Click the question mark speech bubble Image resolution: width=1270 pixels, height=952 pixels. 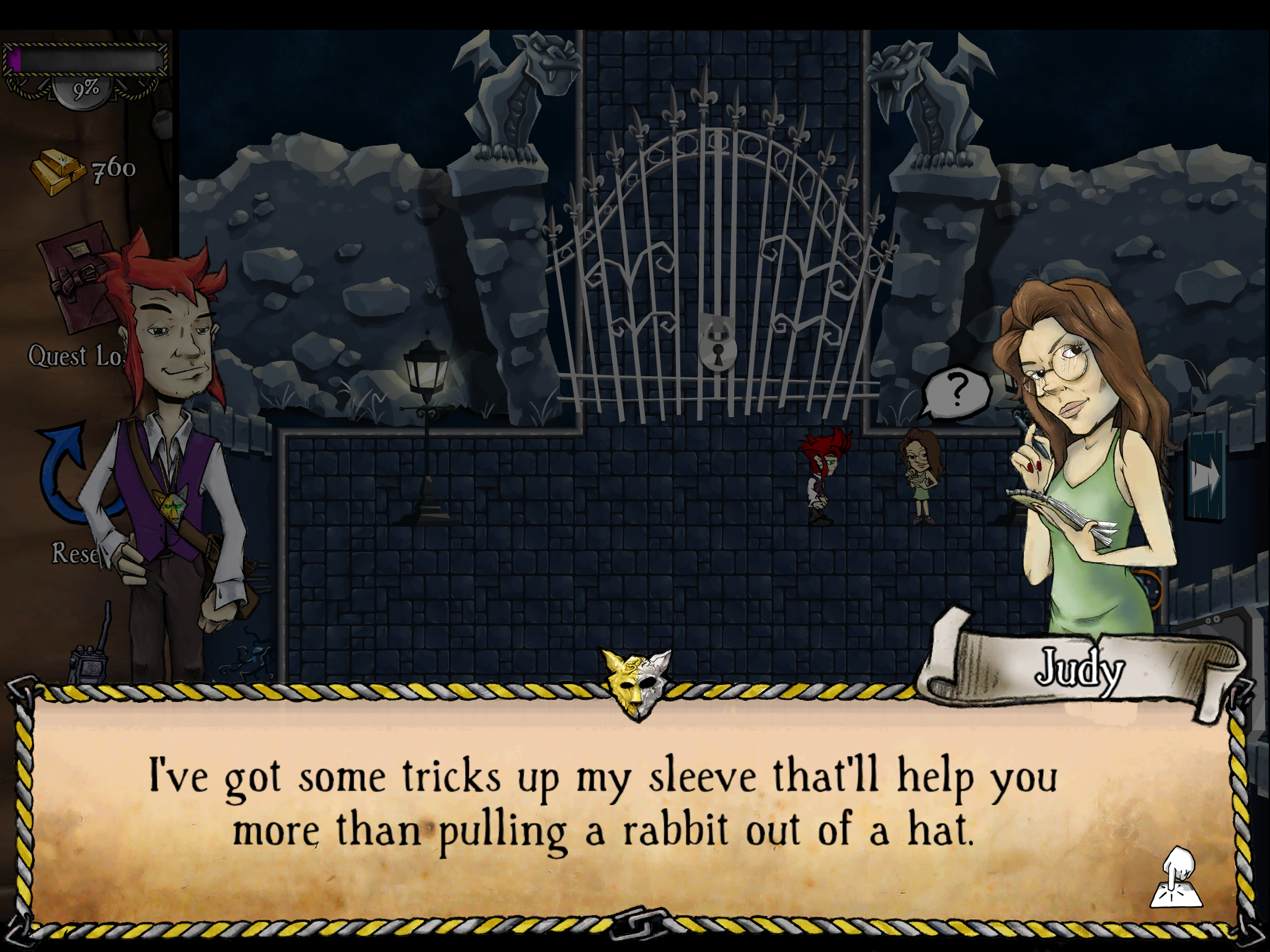(x=956, y=391)
